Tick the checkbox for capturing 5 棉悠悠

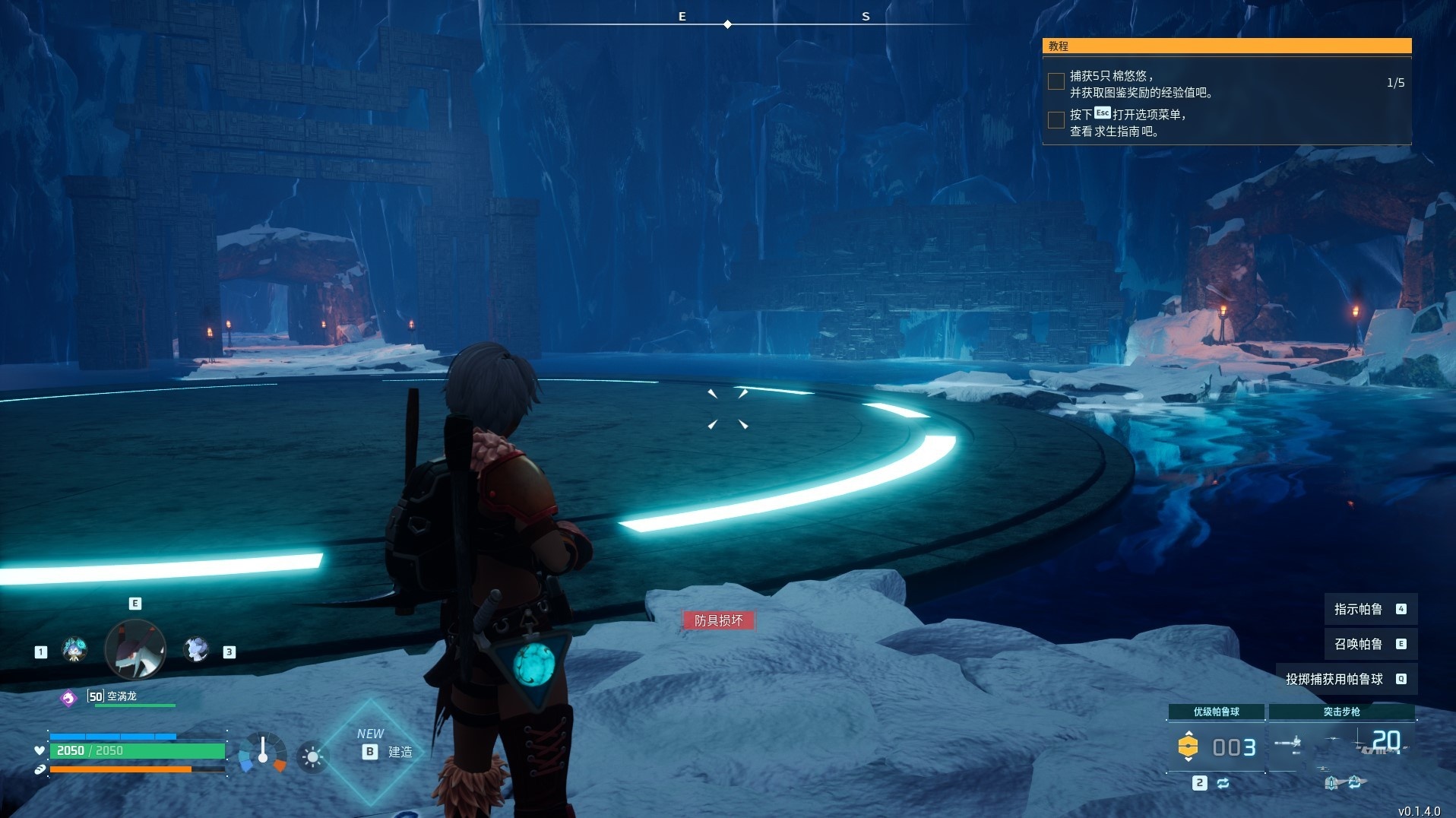(x=1056, y=81)
